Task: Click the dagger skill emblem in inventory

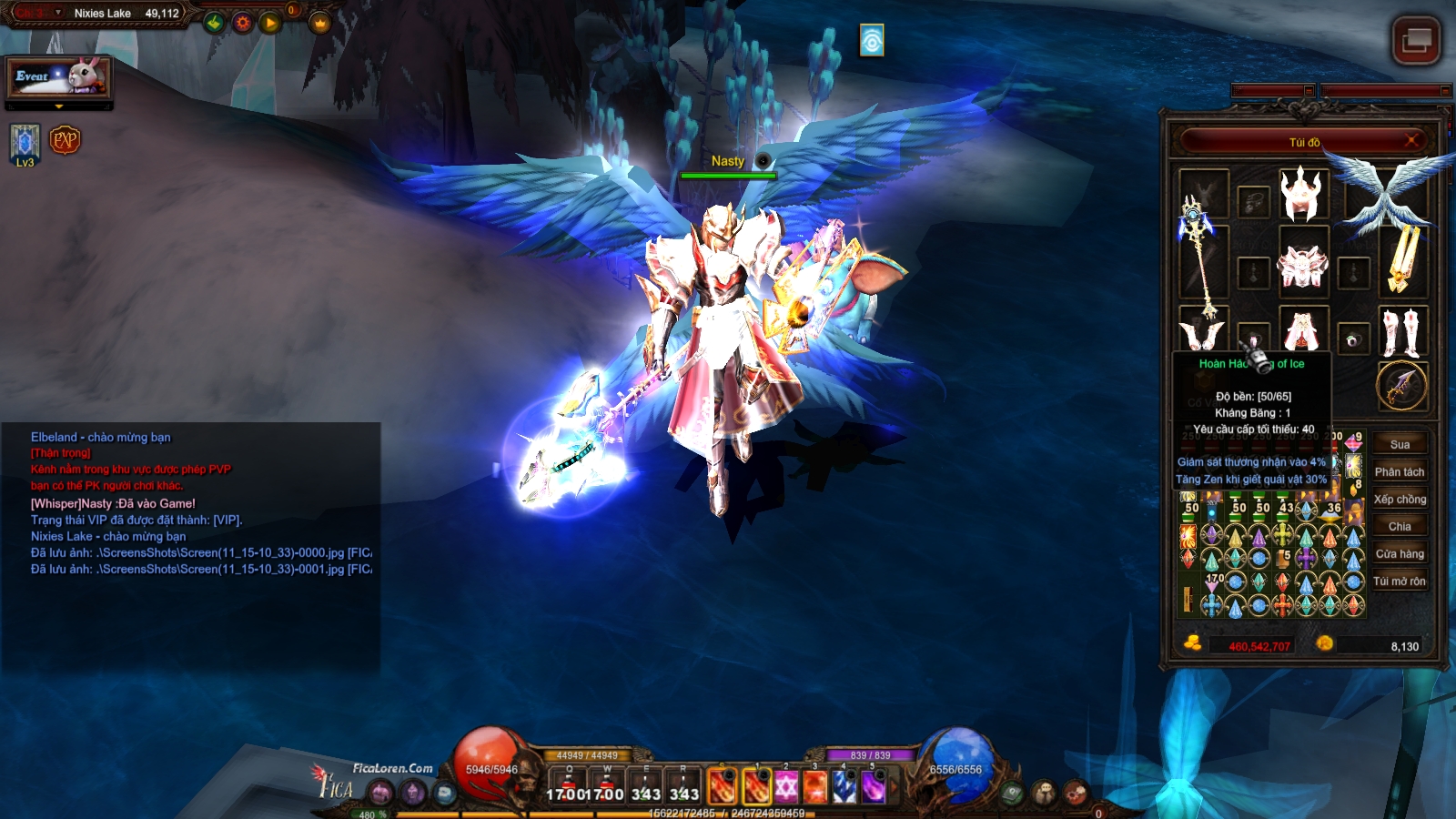Action: 1401,386
